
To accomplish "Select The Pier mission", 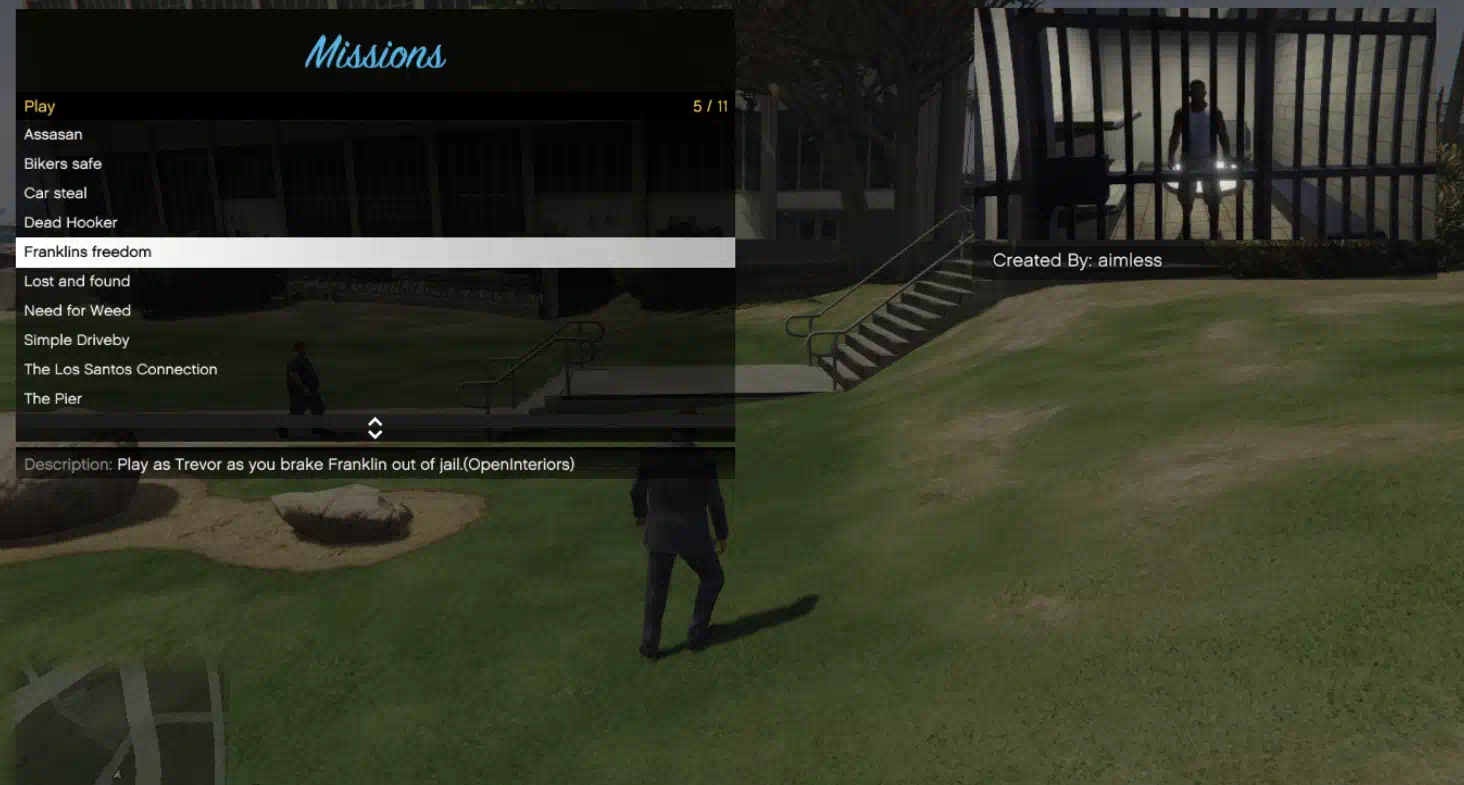I will tap(53, 399).
